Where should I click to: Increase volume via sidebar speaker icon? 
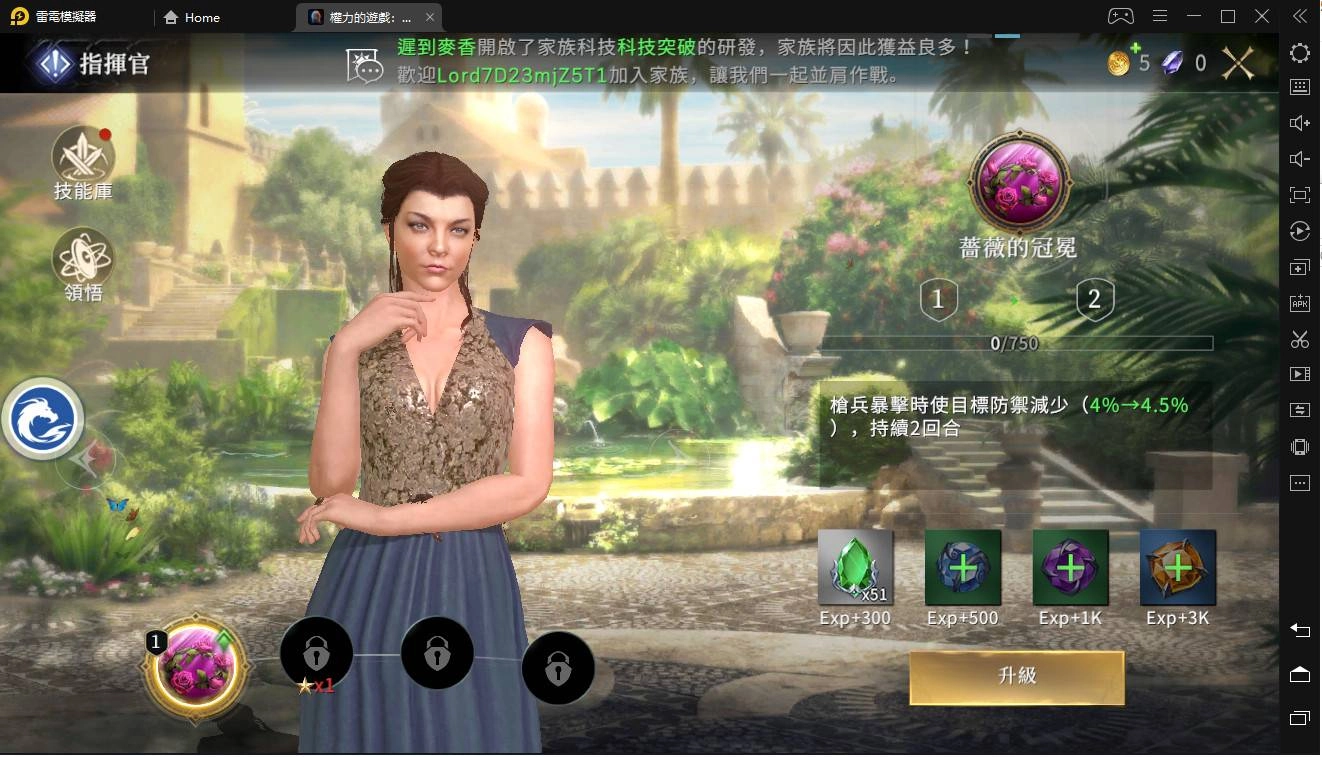point(1299,122)
